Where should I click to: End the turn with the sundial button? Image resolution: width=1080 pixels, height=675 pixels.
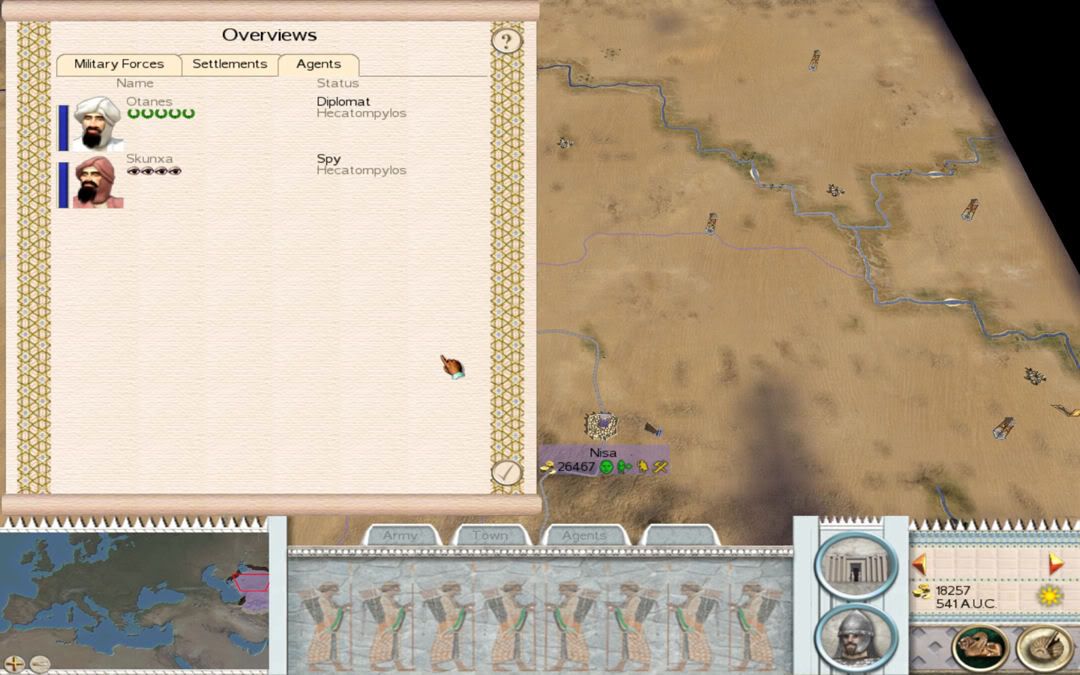(x=1044, y=648)
